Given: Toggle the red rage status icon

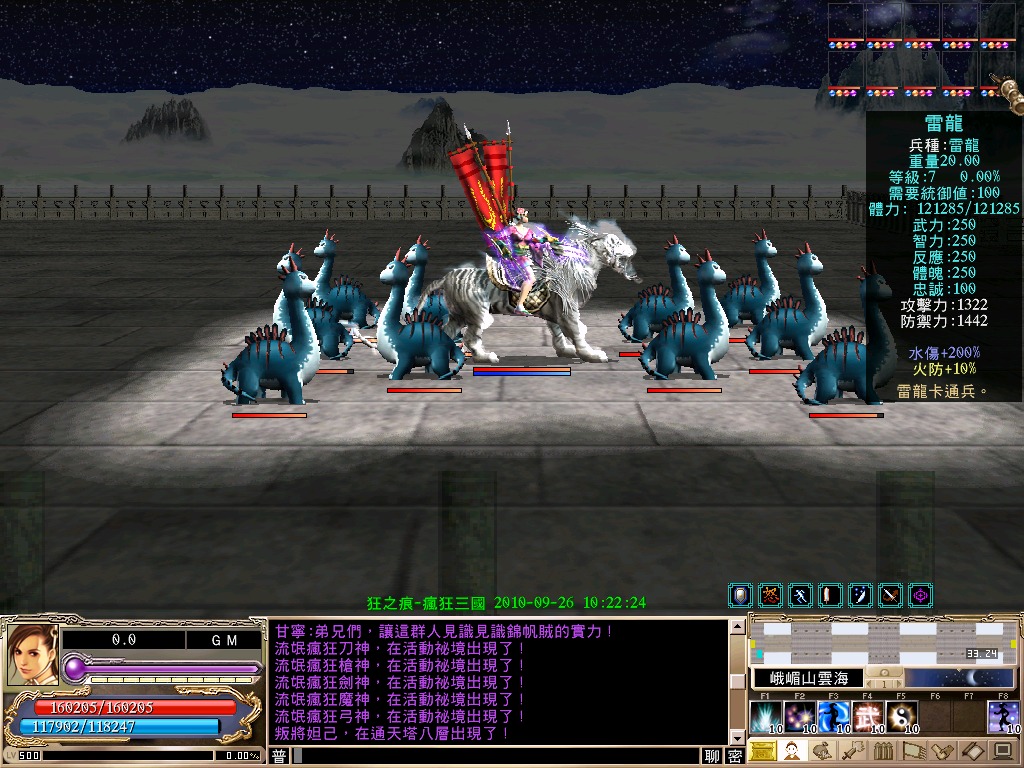Looking at the screenshot, I should (x=770, y=596).
